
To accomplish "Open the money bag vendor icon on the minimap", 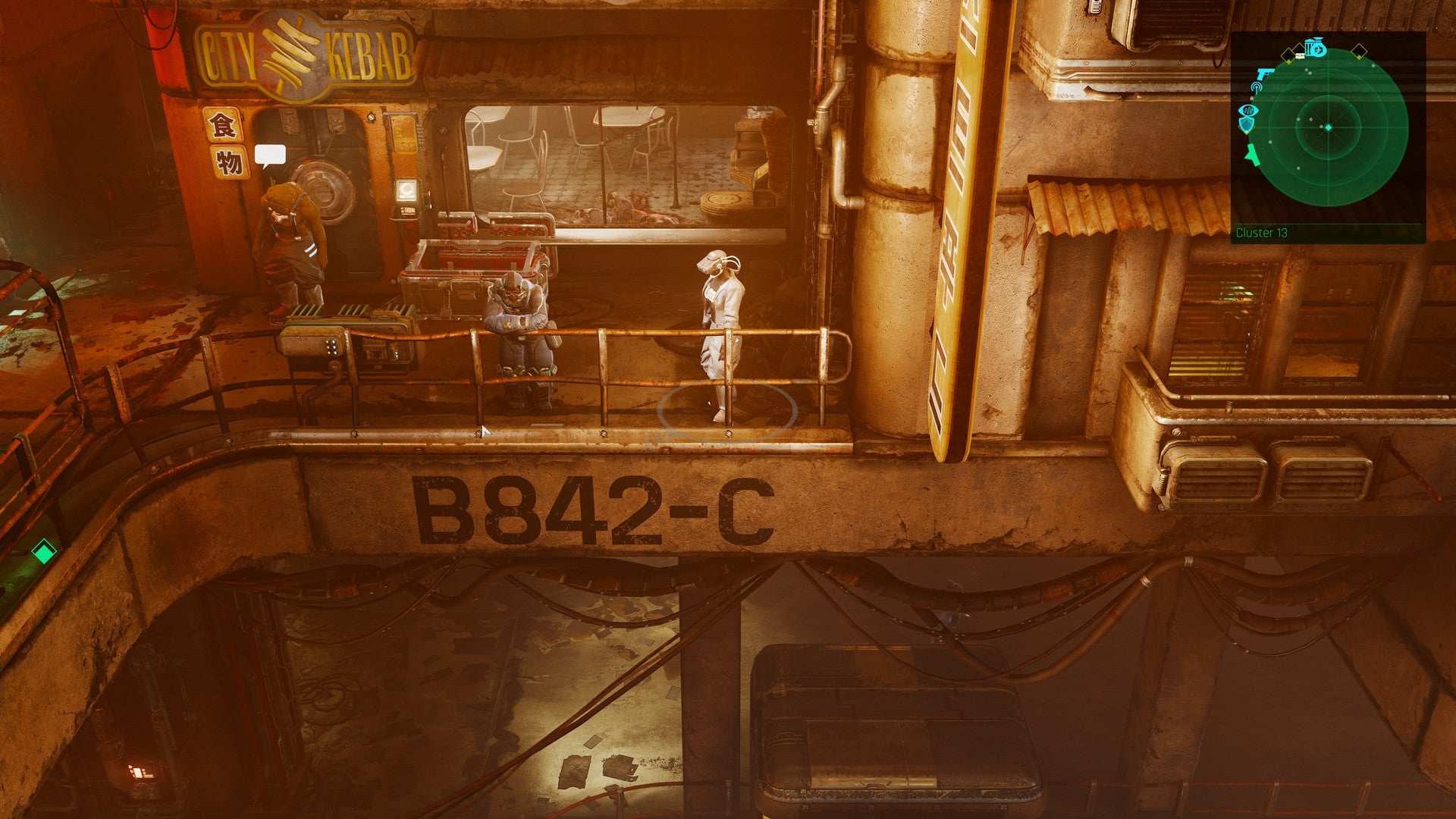I will 1317,48.
